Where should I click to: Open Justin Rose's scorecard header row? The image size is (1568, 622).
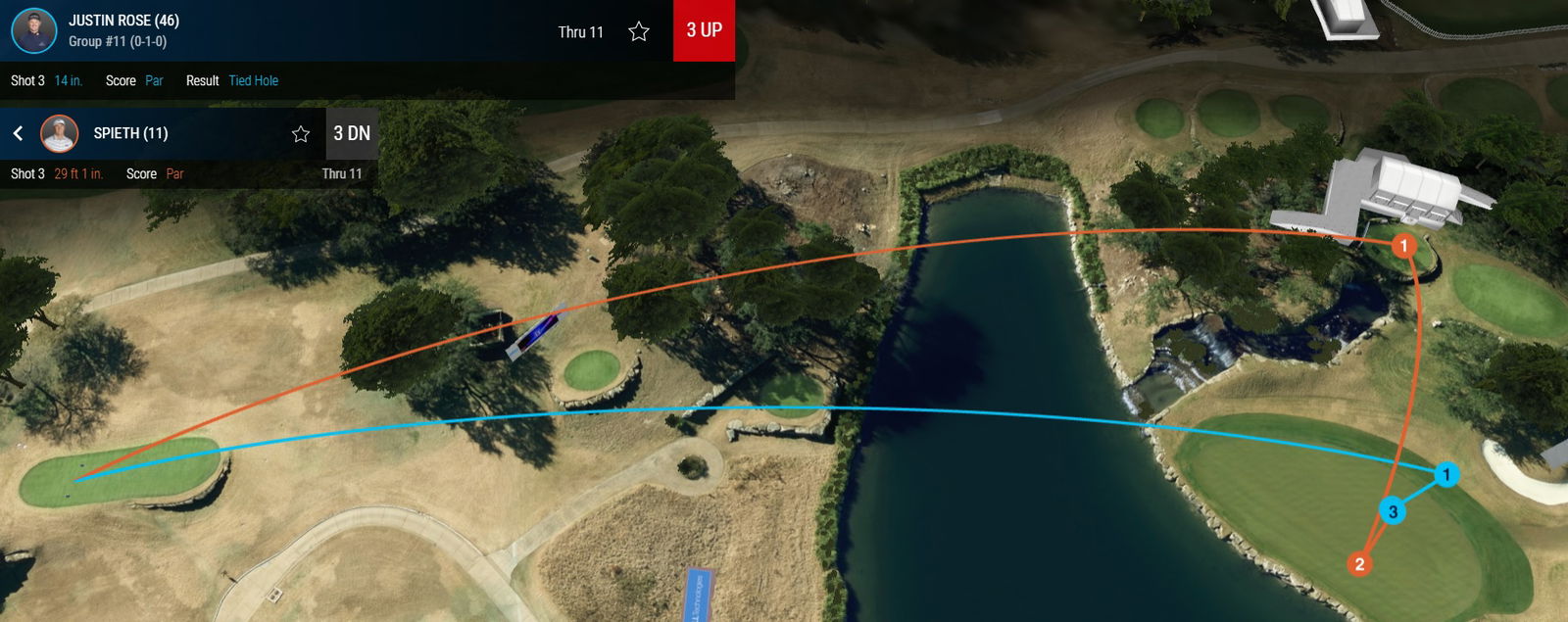click(x=294, y=30)
